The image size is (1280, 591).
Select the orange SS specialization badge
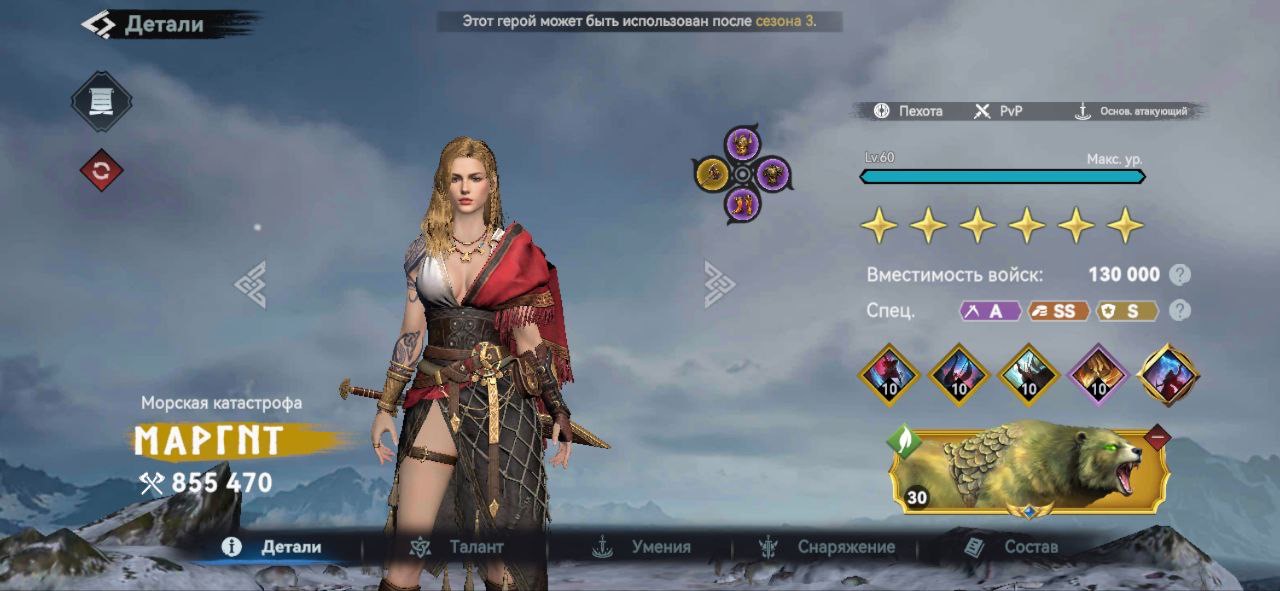click(1059, 311)
